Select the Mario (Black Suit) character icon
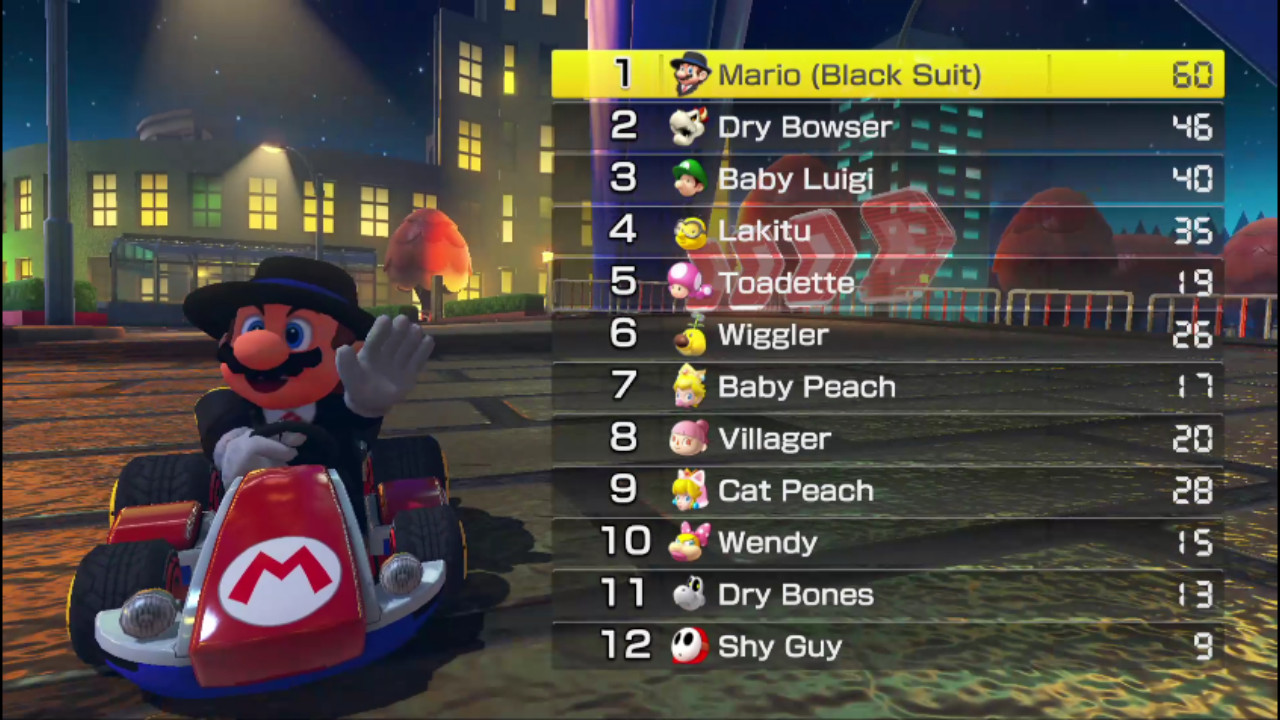Screen dimensions: 1280x720 (690, 75)
